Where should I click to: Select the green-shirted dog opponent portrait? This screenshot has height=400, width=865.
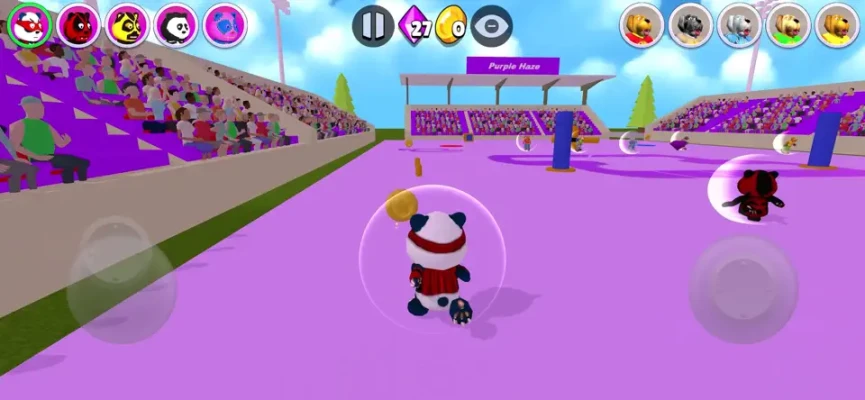789,25
